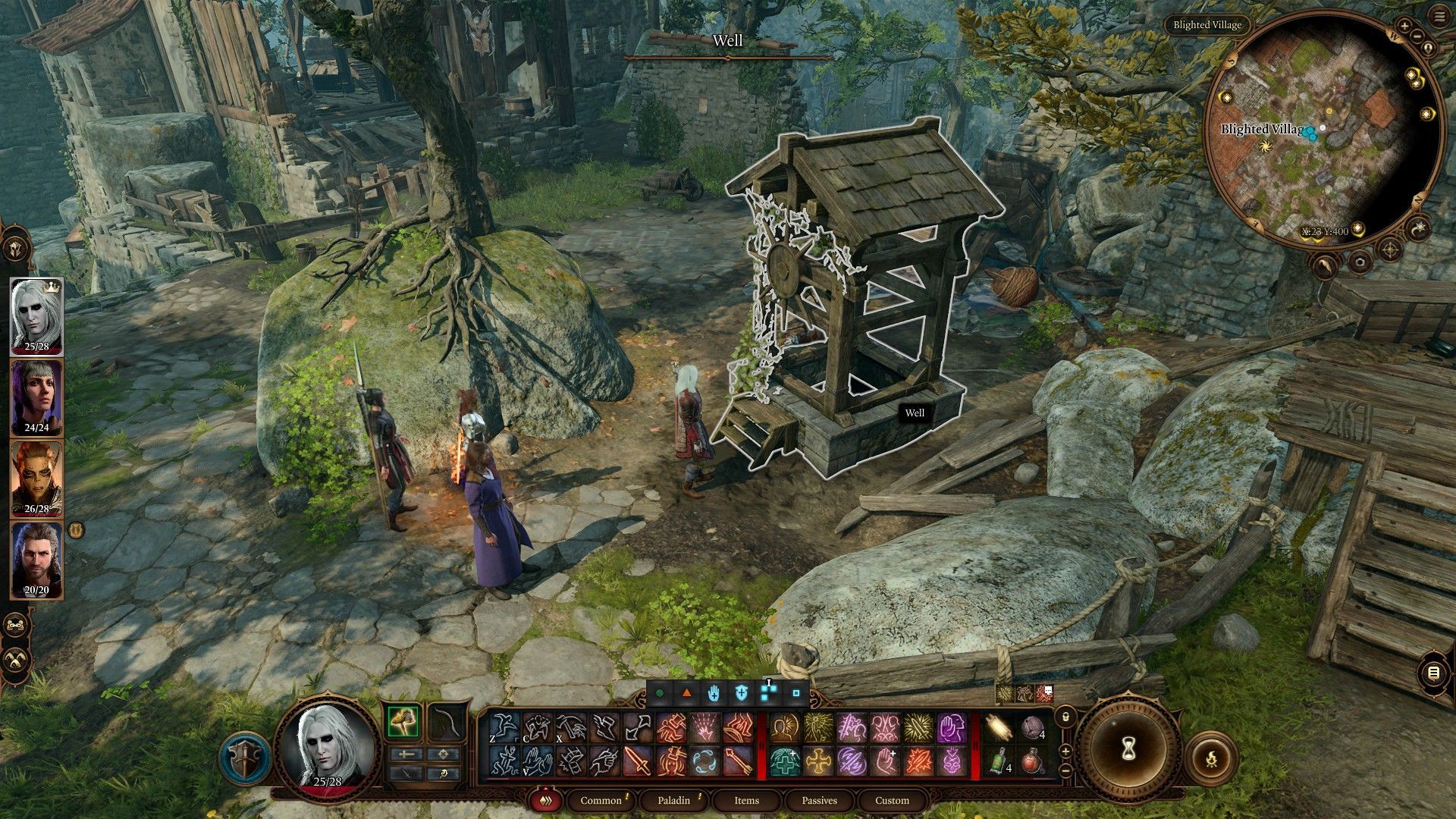Activate the sword main-hand attack ability
Image resolution: width=1456 pixels, height=819 pixels.
tap(638, 761)
